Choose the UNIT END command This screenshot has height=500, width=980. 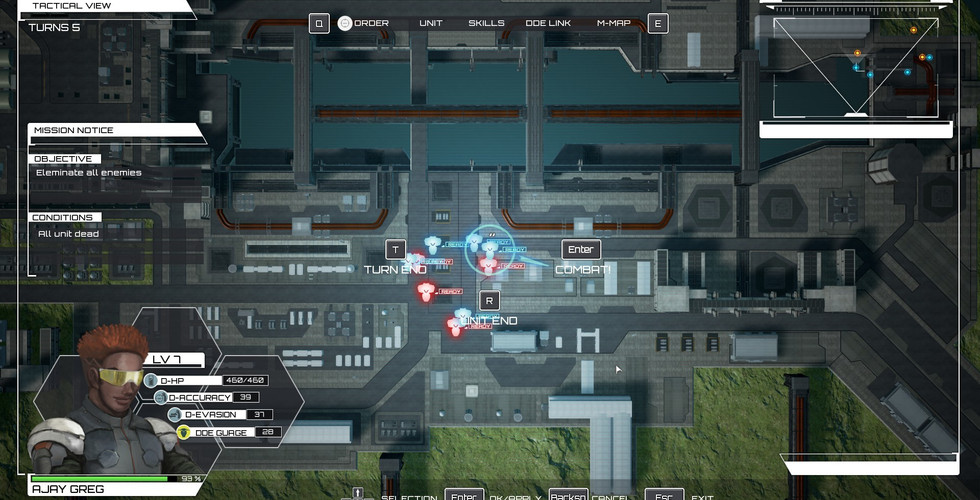pos(489,320)
